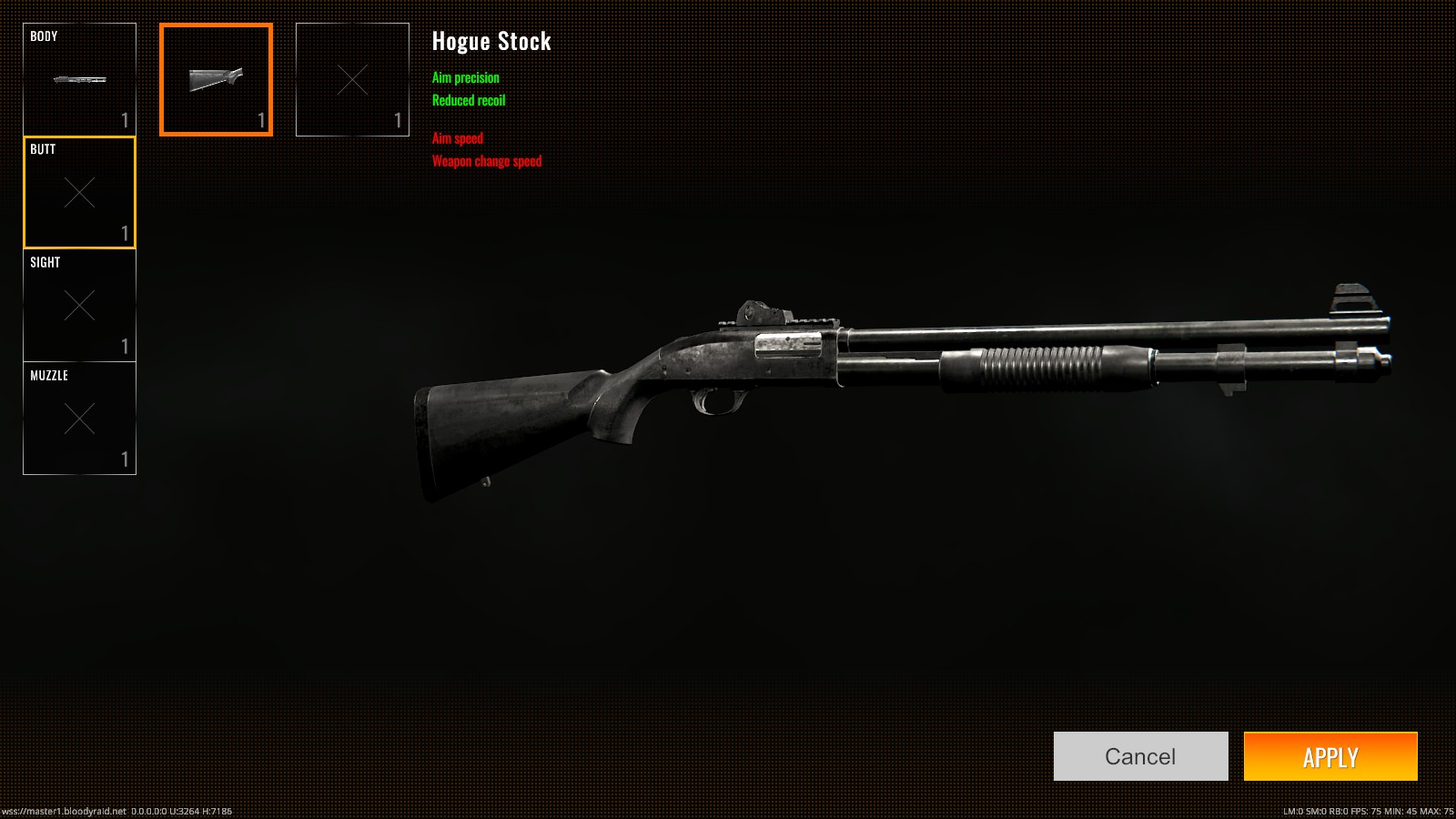The width and height of the screenshot is (1456, 819).
Task: Apply the weapon modifications
Action: (1330, 756)
